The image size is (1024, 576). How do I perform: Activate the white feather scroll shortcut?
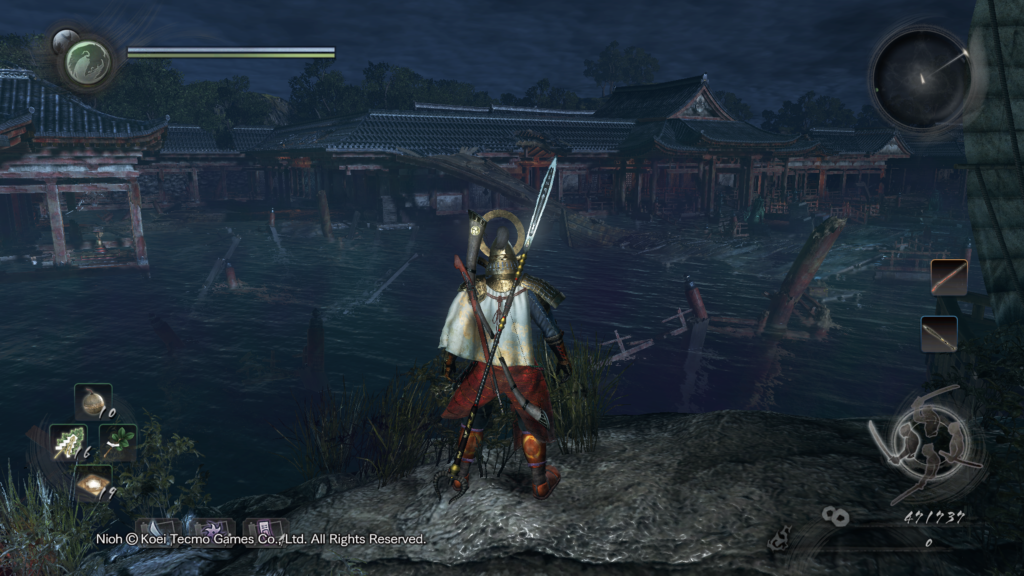click(x=156, y=529)
